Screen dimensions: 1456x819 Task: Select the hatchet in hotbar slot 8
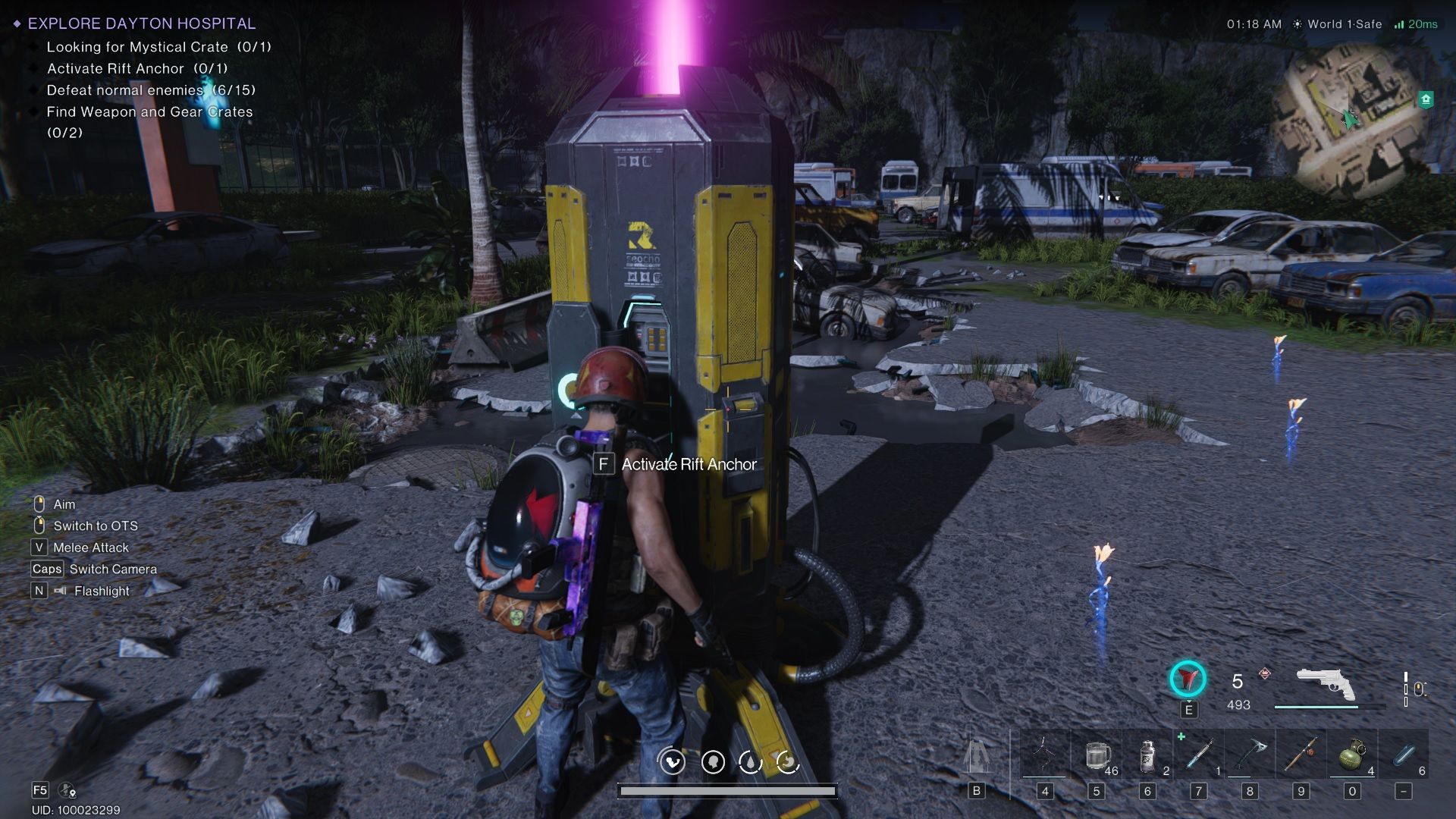point(1249,755)
